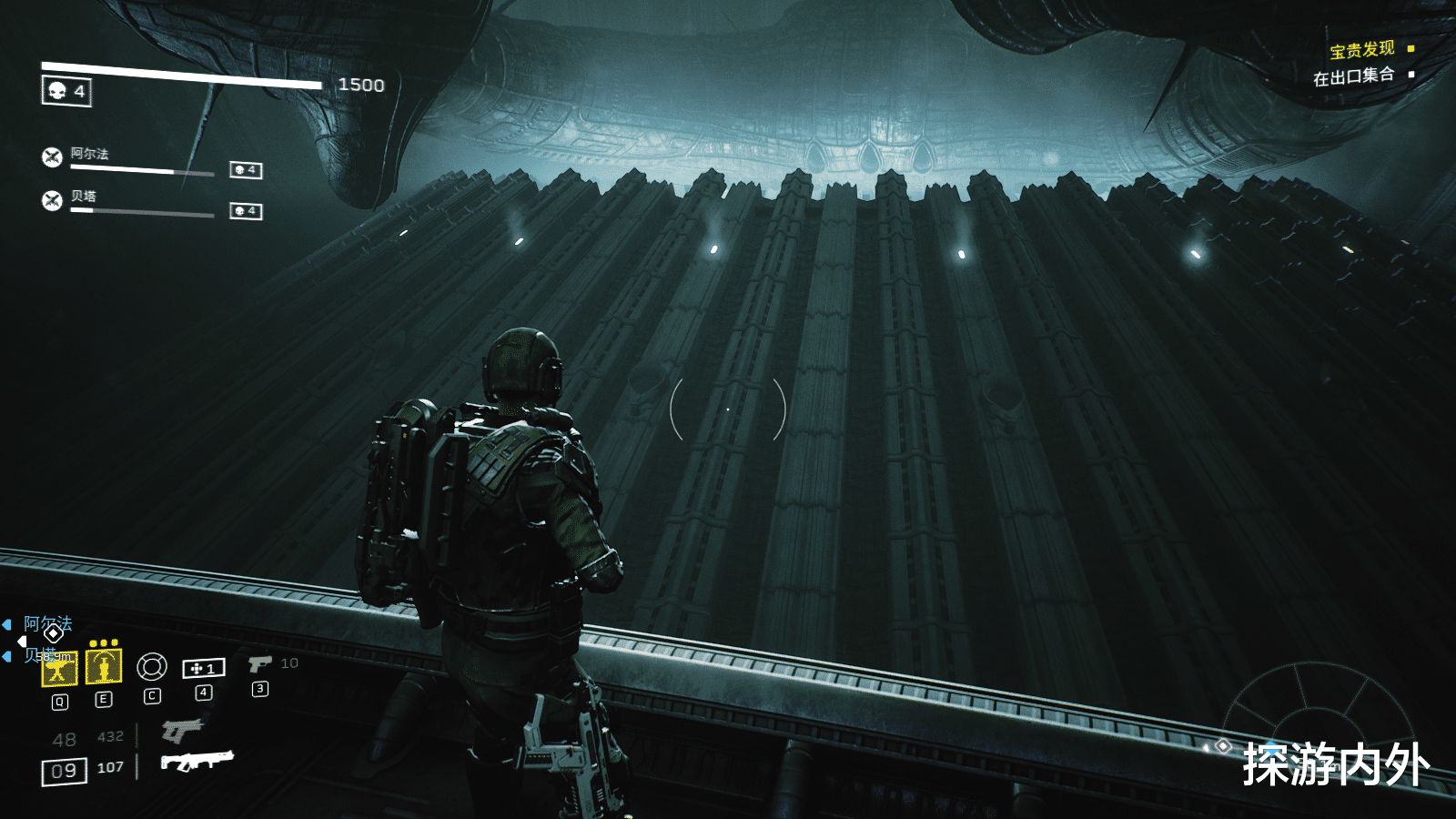This screenshot has height=819, width=1456.
Task: Click teammate 阿尔法 in squad list
Action: tap(89, 155)
